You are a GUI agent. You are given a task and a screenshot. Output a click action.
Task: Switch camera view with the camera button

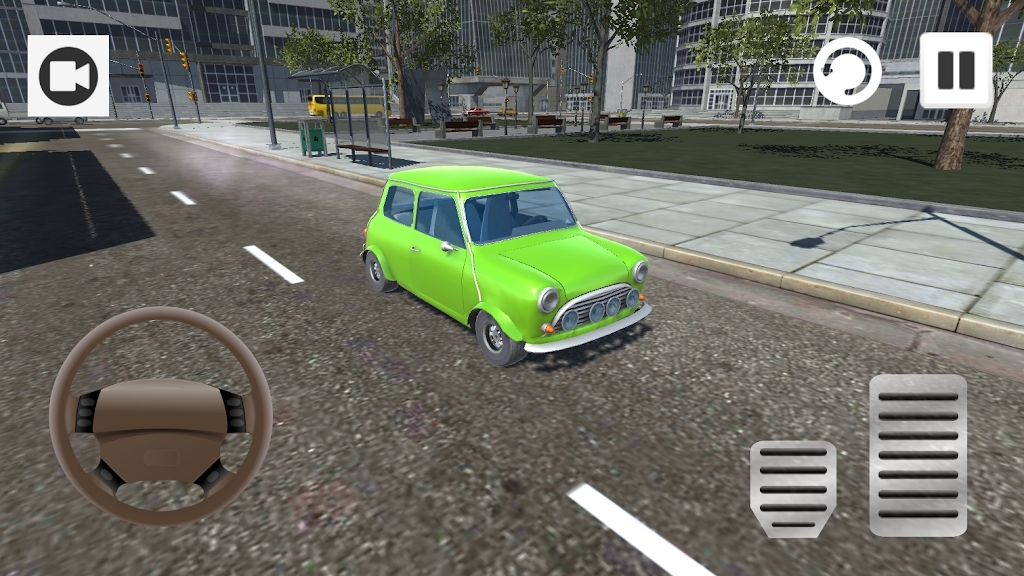click(68, 76)
